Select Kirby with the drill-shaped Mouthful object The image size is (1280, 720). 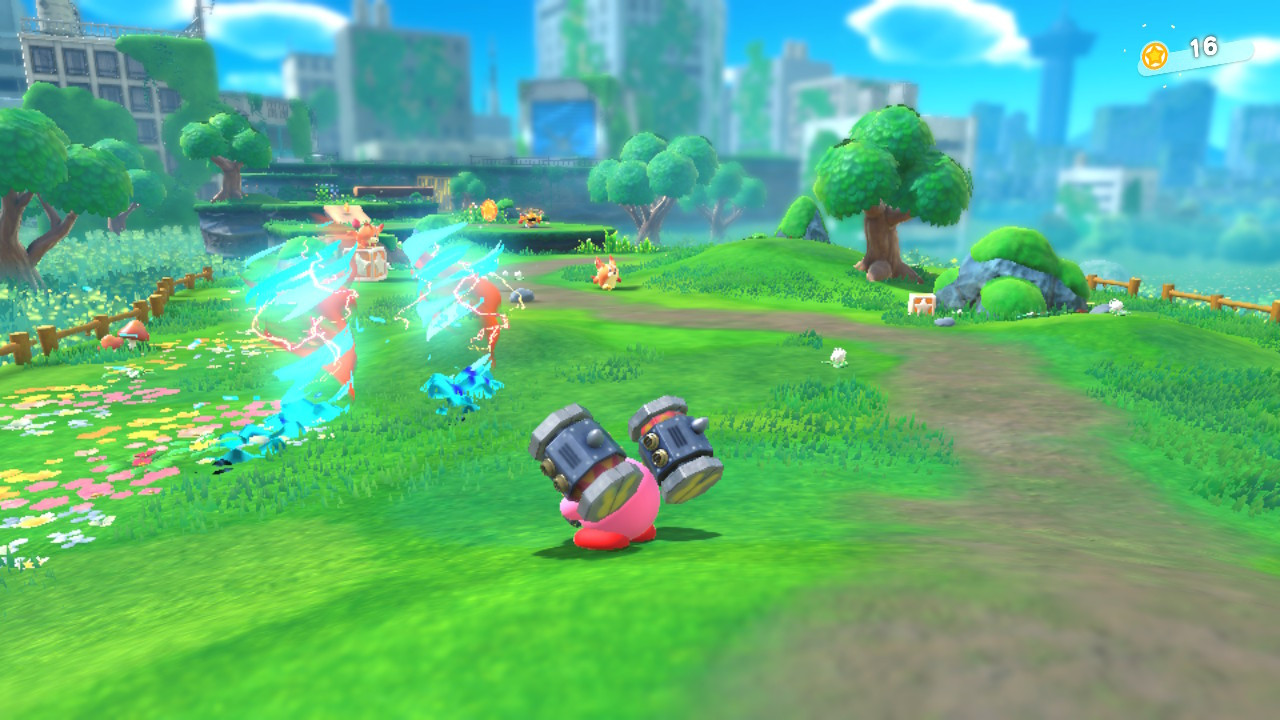click(625, 490)
